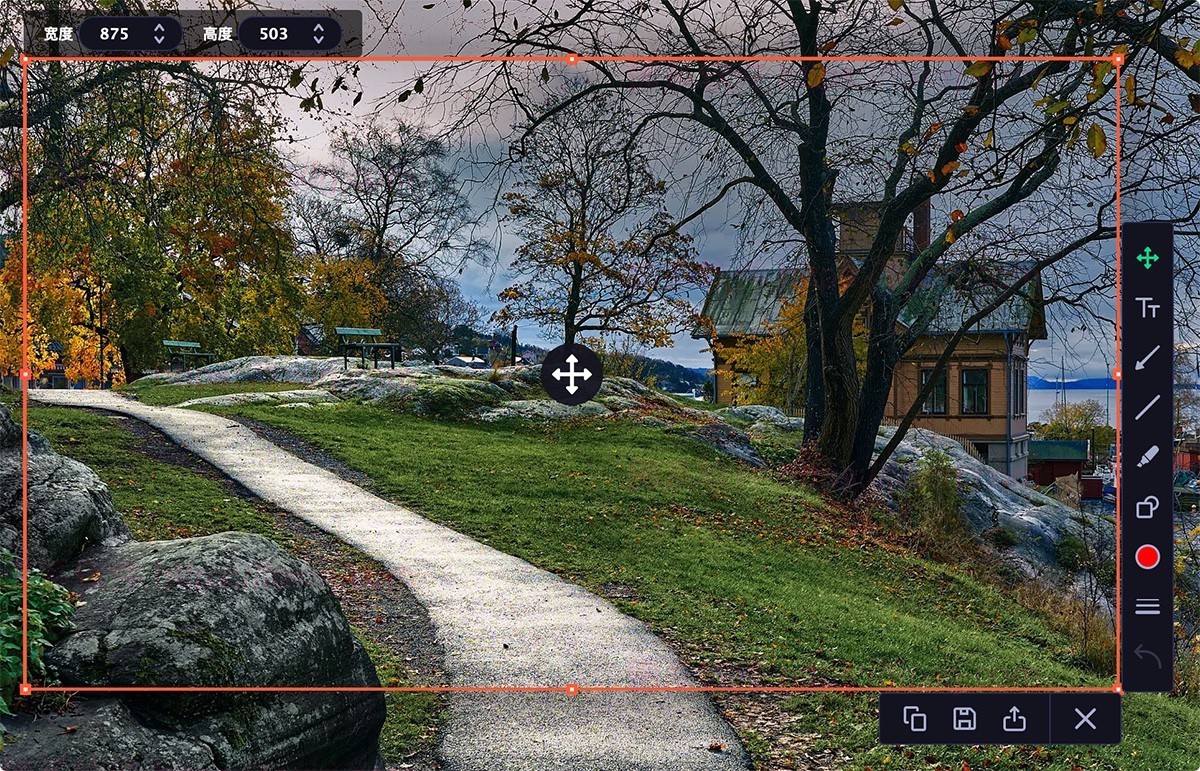
Task: Activate the arrow drawing tool
Action: click(x=1147, y=357)
